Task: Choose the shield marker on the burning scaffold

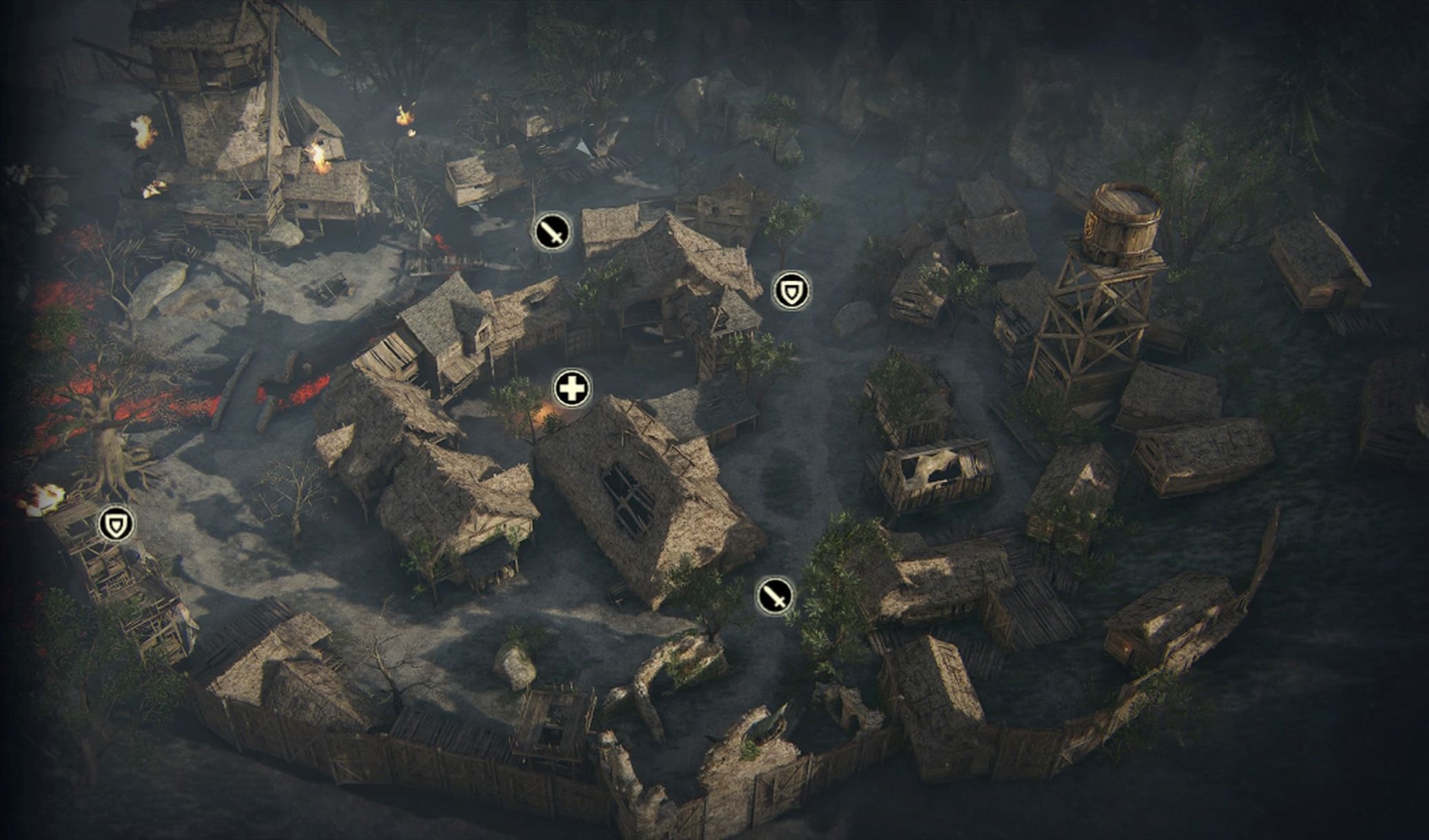Action: [116, 525]
